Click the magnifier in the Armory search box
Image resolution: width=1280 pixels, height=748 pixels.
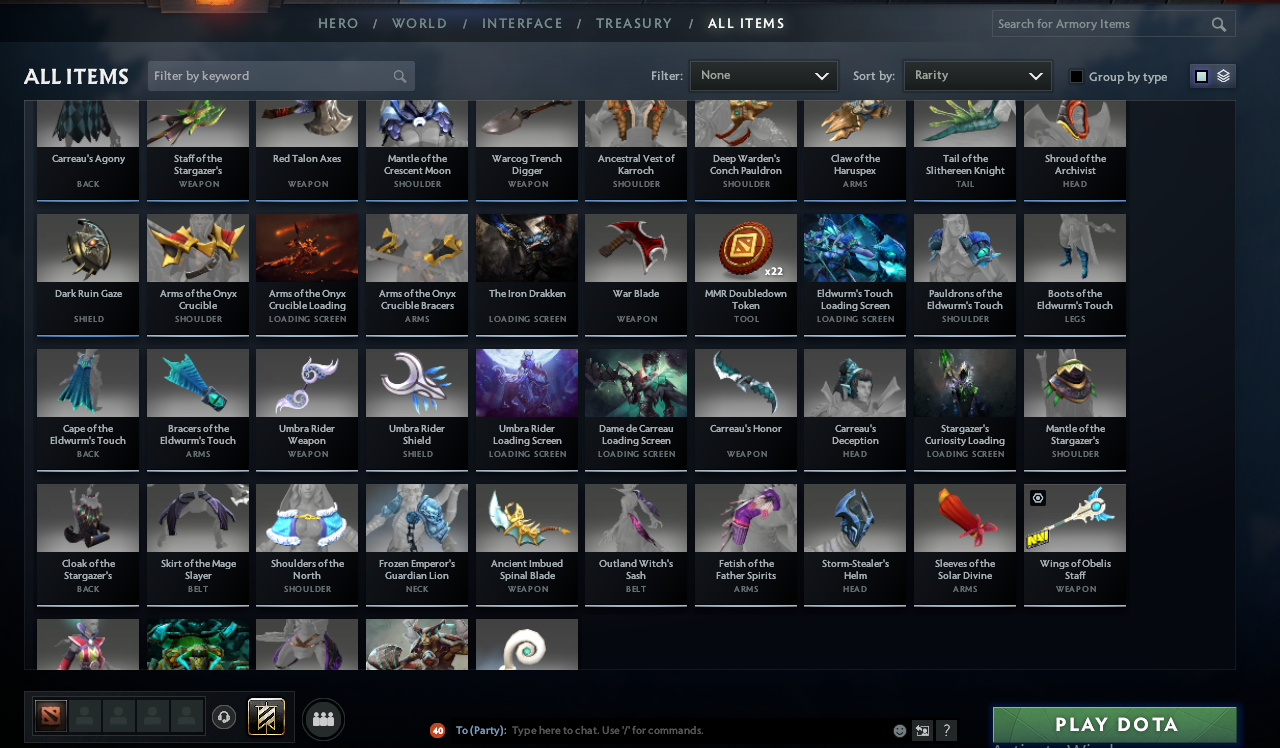[x=1219, y=23]
